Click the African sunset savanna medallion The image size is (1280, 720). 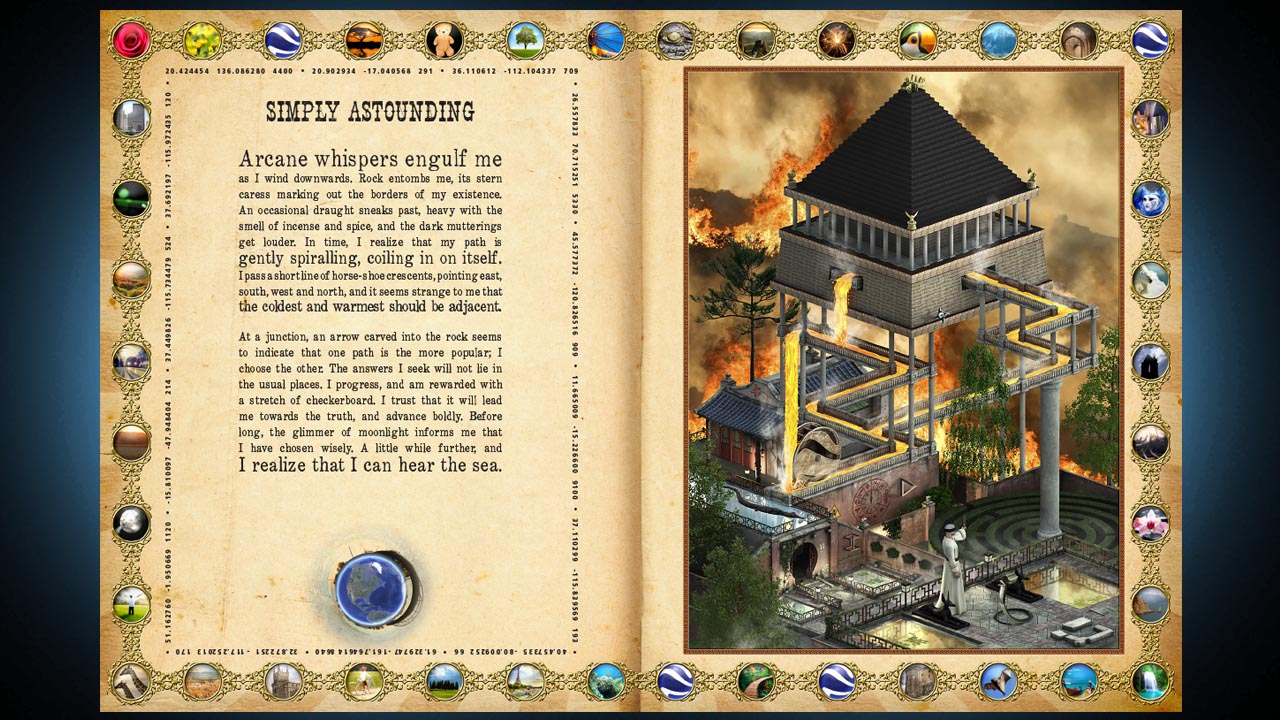(x=364, y=40)
